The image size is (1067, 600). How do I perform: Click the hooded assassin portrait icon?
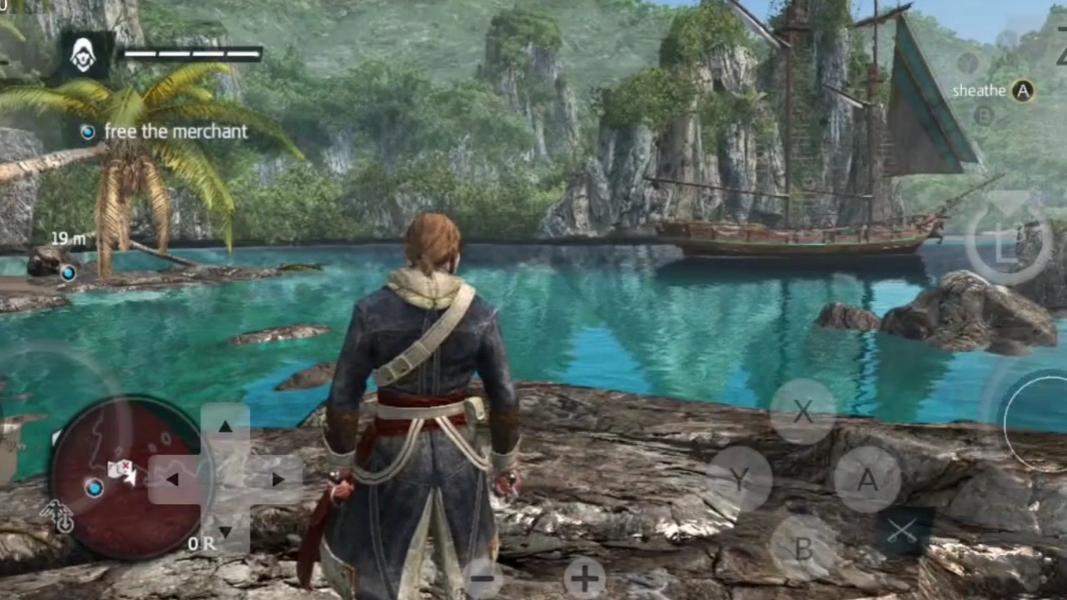coord(83,55)
